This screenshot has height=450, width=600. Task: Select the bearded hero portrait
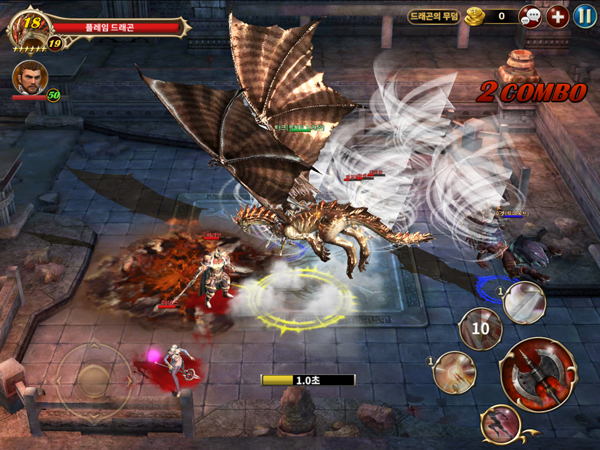pyautogui.click(x=28, y=79)
